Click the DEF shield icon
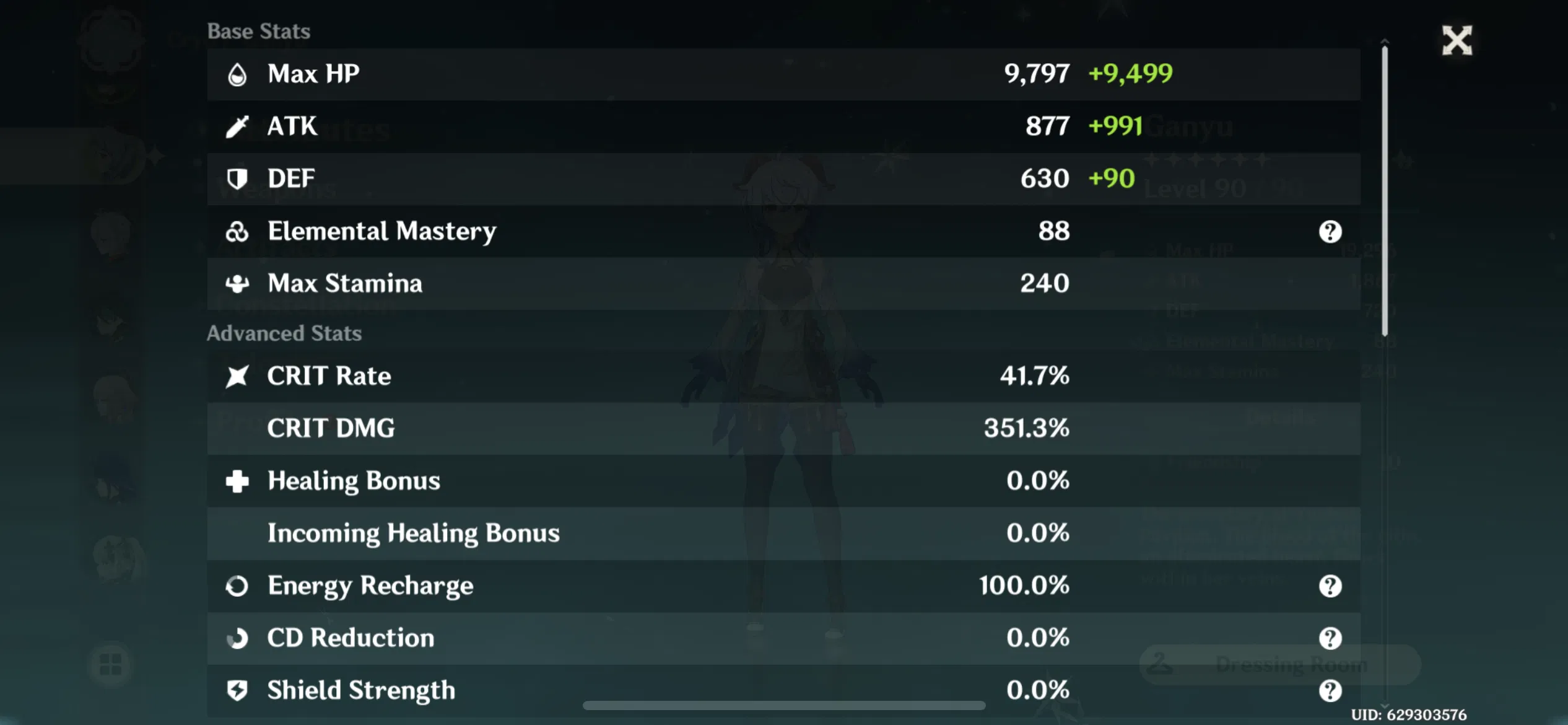 coord(238,178)
